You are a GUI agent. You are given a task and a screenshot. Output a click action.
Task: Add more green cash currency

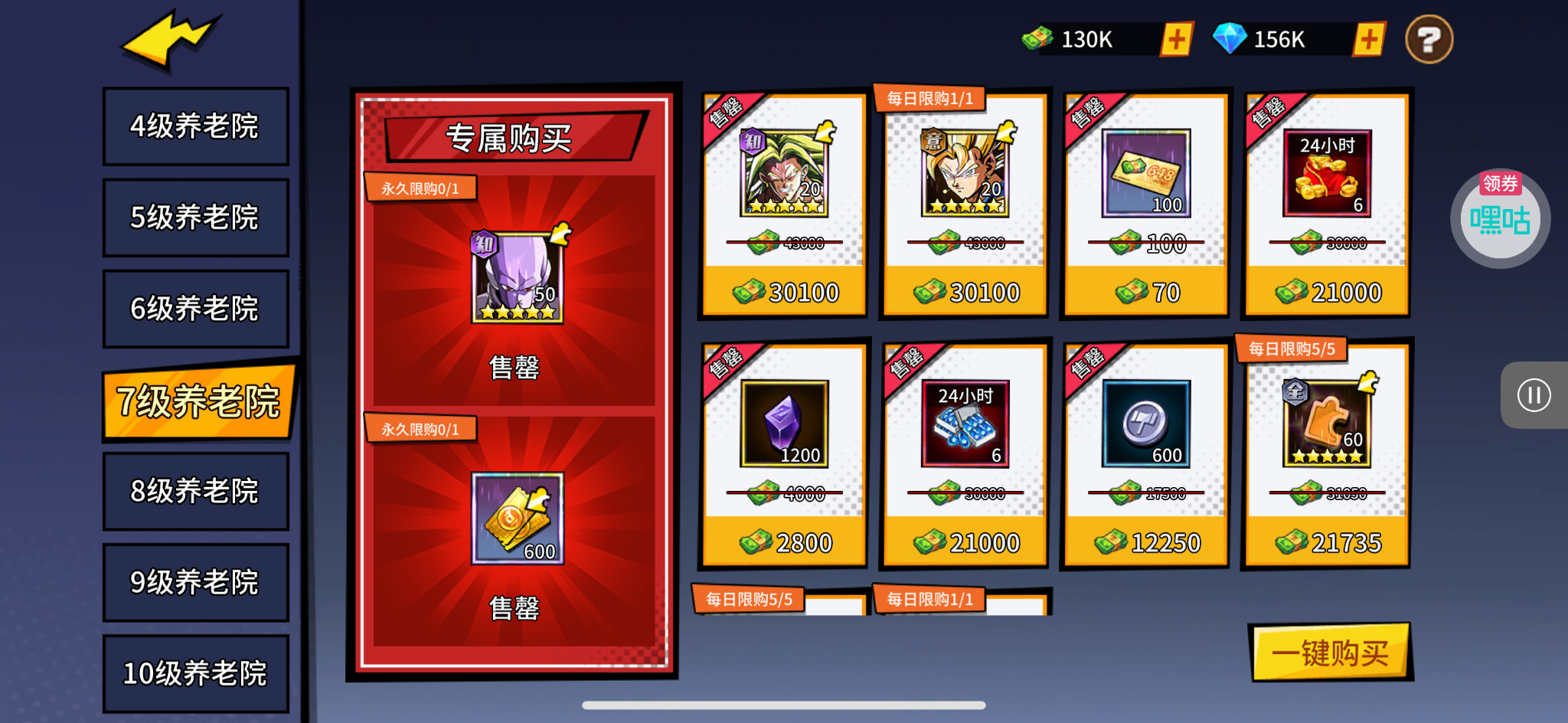[x=1176, y=39]
